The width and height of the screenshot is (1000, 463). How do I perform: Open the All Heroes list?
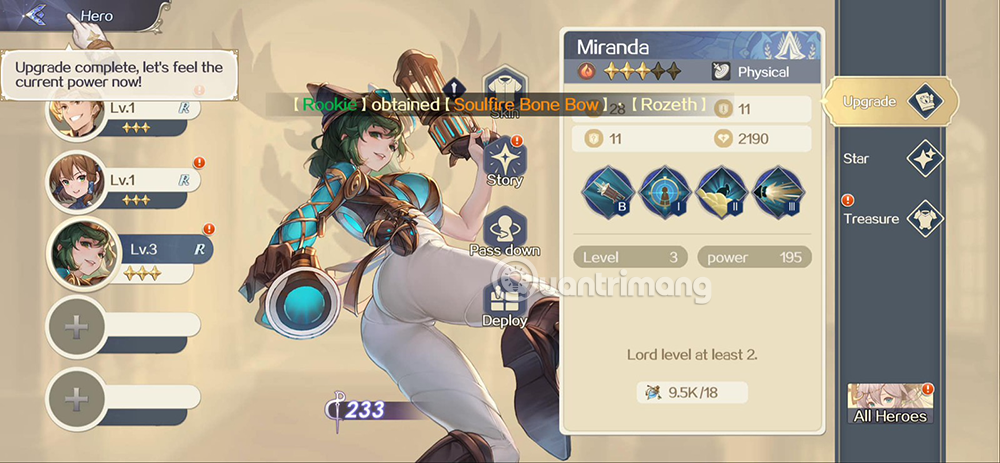pos(889,402)
